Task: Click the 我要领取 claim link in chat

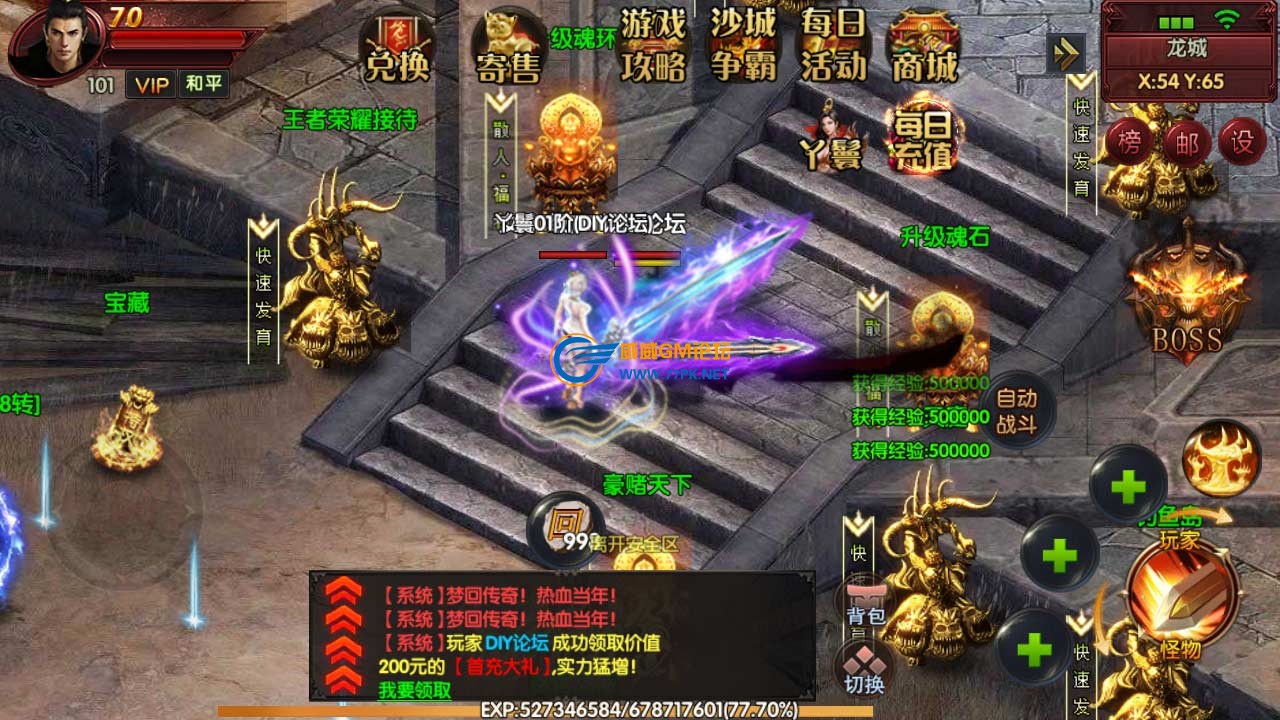Action: (414, 690)
